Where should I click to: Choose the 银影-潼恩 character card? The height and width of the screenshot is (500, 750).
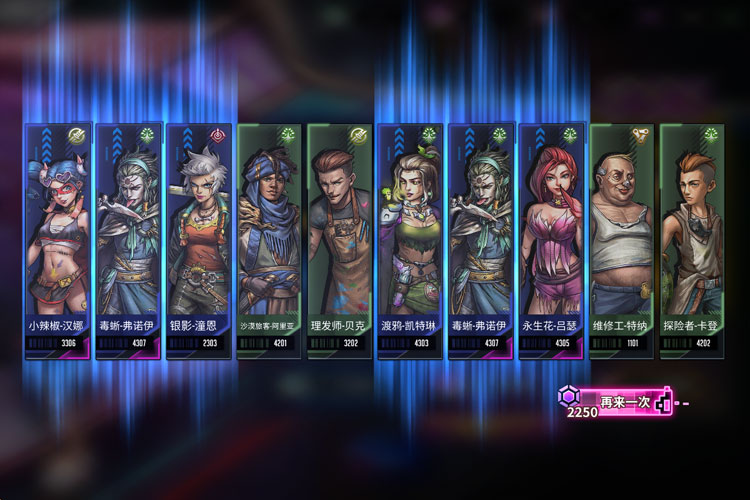click(200, 240)
